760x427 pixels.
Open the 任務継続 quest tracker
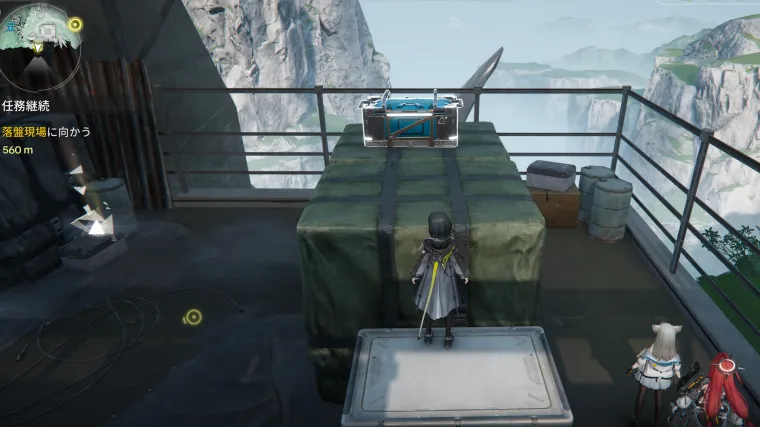click(26, 105)
